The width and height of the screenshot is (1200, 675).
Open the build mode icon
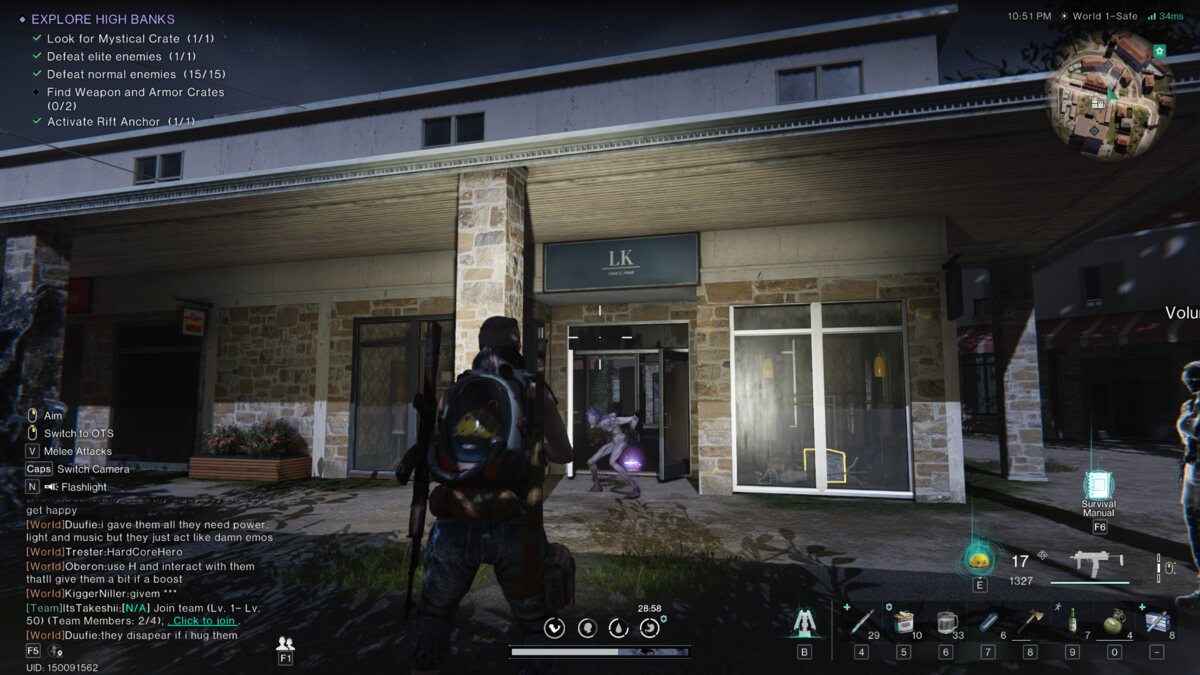(x=804, y=623)
